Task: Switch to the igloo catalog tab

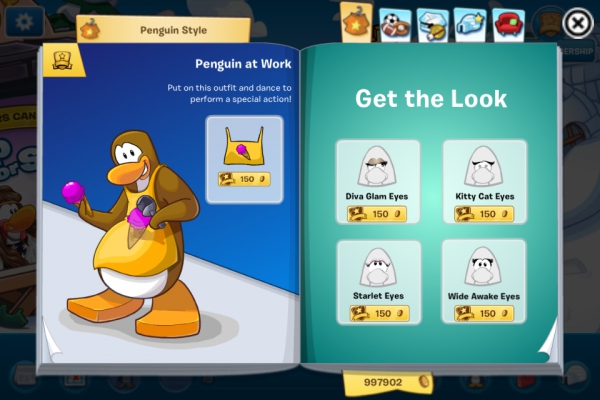Action: click(470, 23)
